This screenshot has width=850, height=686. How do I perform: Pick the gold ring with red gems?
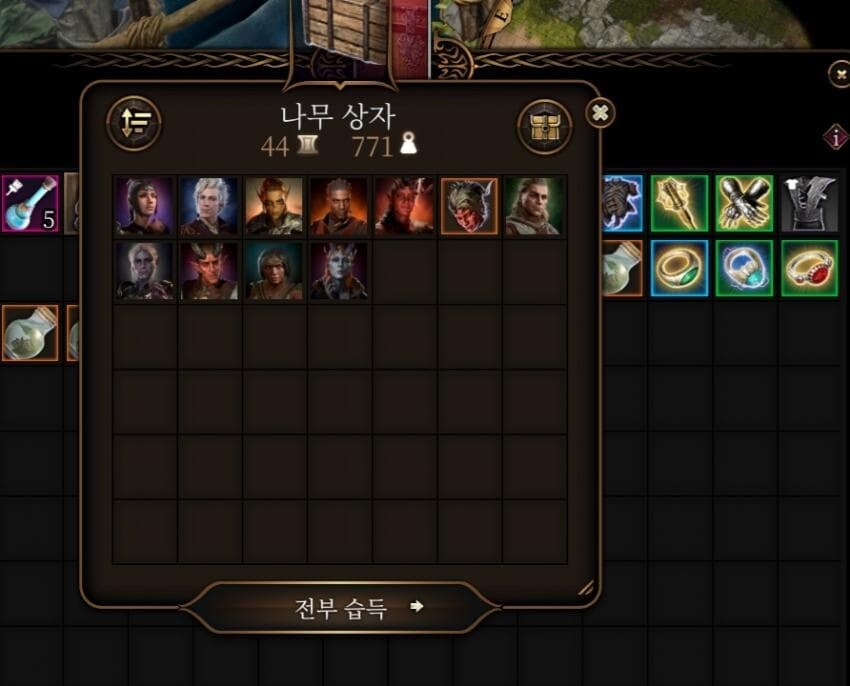coord(809,268)
